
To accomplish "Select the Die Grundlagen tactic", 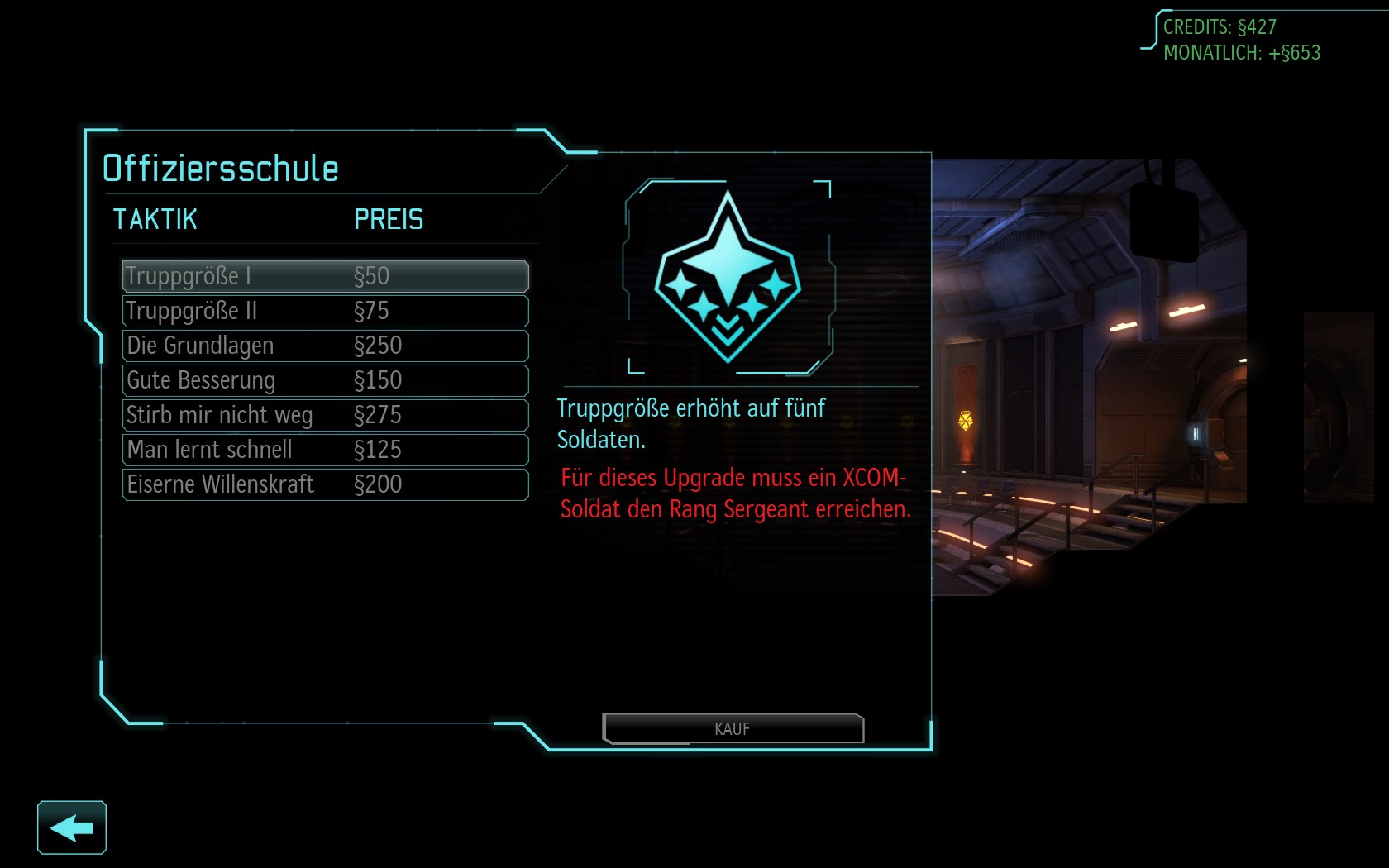I will click(x=325, y=346).
